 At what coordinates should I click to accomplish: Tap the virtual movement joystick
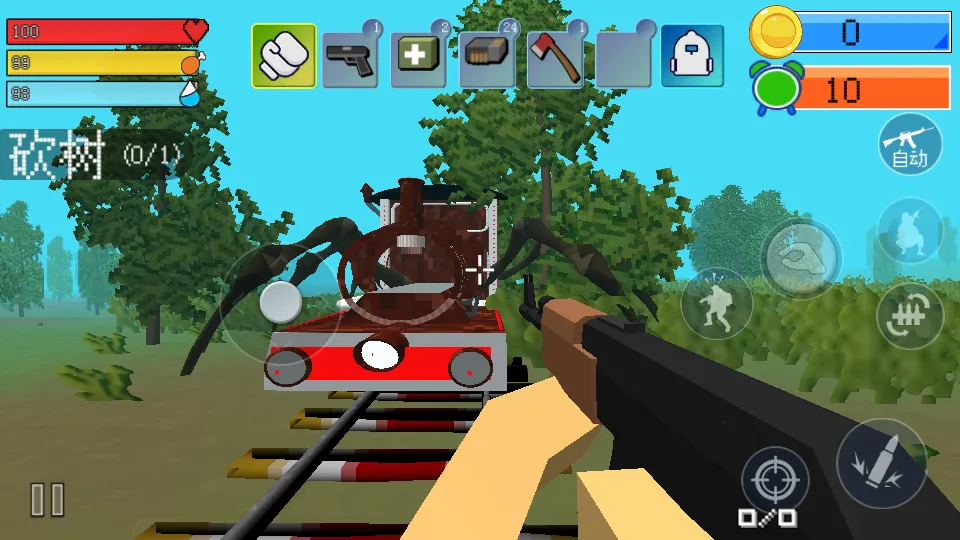pos(281,301)
